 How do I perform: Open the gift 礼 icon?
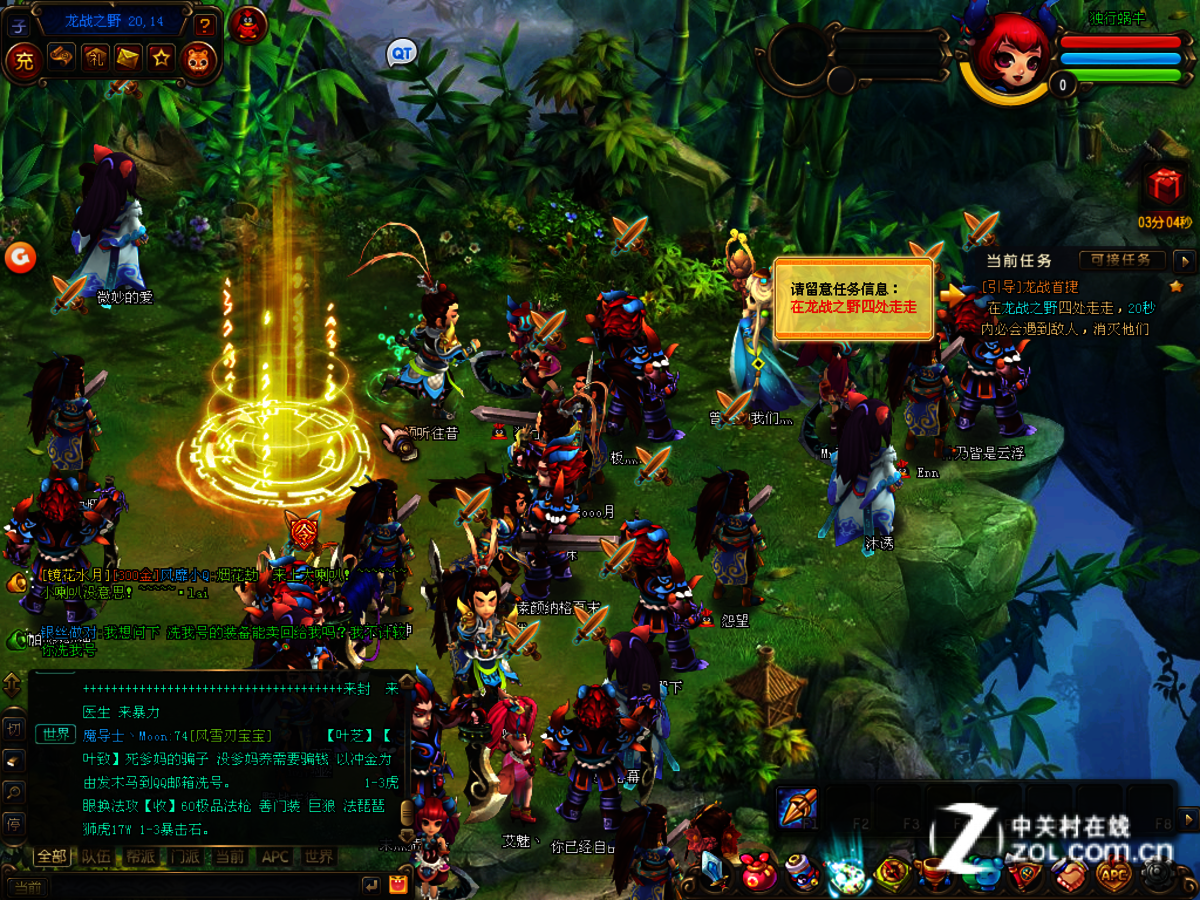click(x=94, y=59)
